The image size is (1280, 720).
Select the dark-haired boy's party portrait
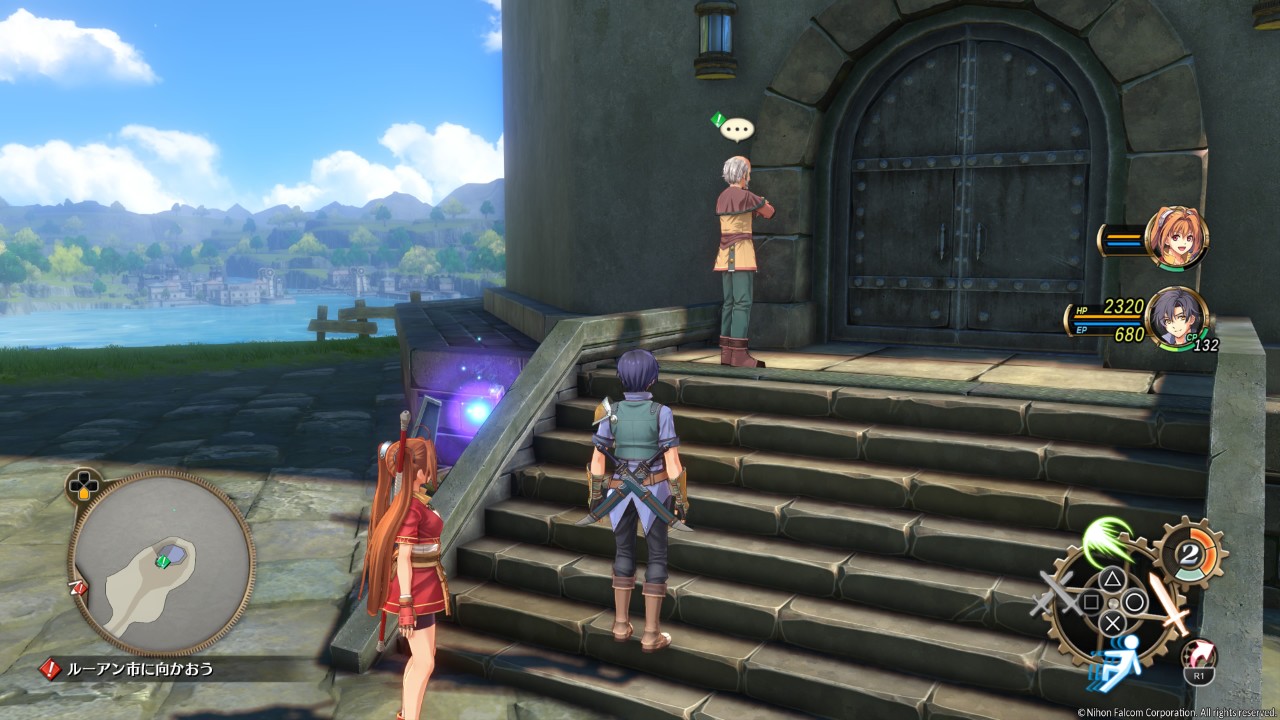[x=1177, y=318]
